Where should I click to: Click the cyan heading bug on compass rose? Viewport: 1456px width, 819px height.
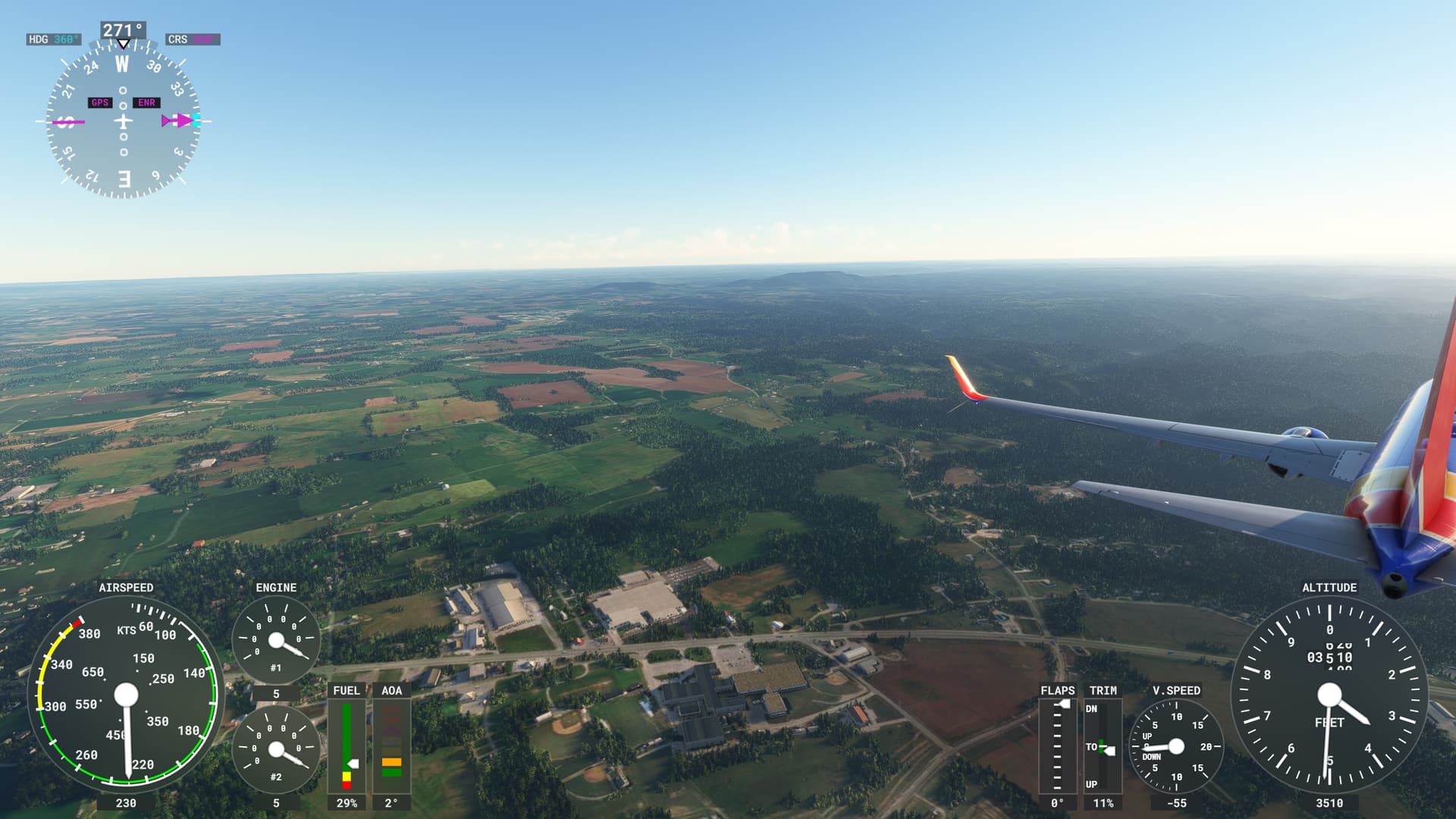[x=196, y=119]
